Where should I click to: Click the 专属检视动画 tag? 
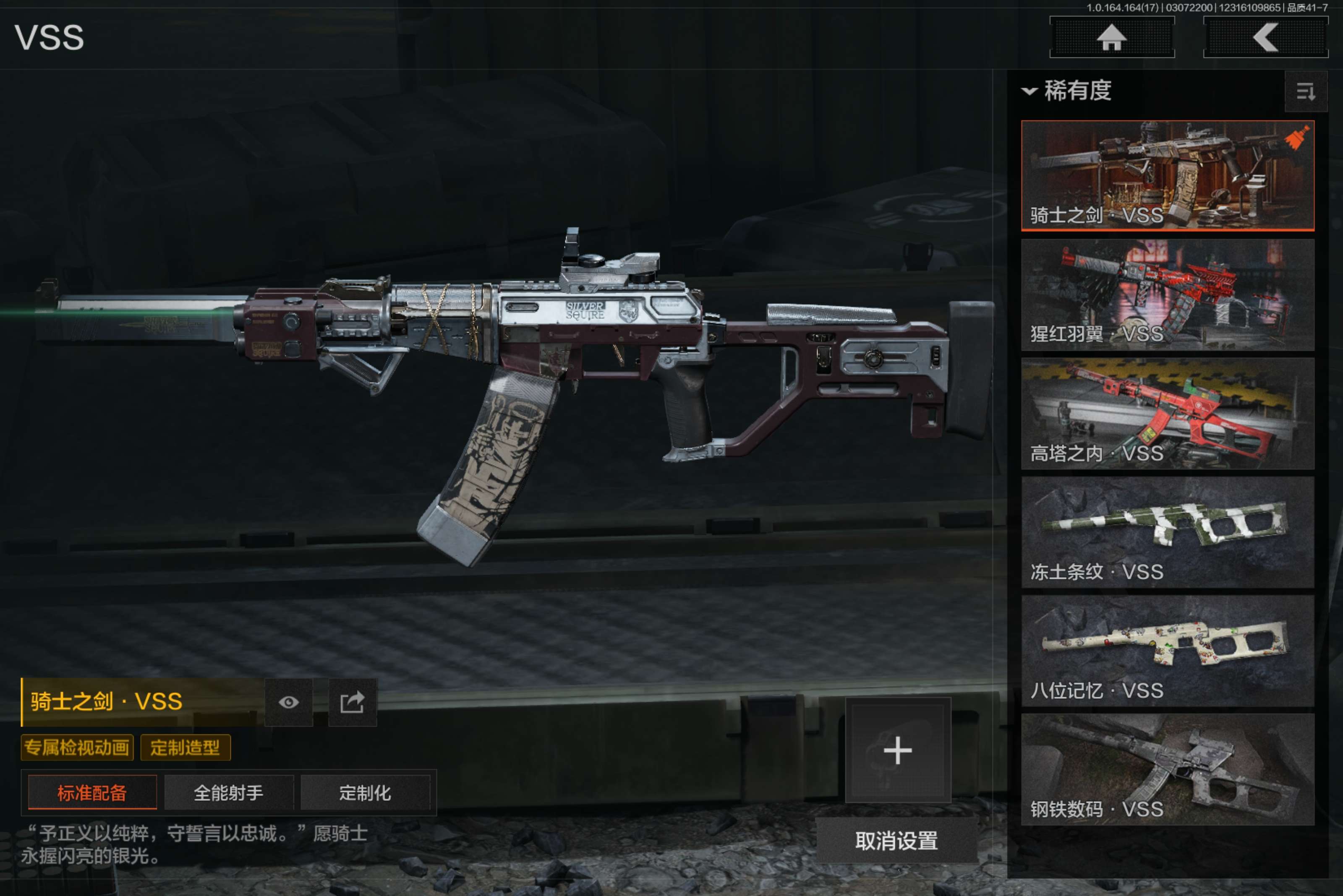77,748
